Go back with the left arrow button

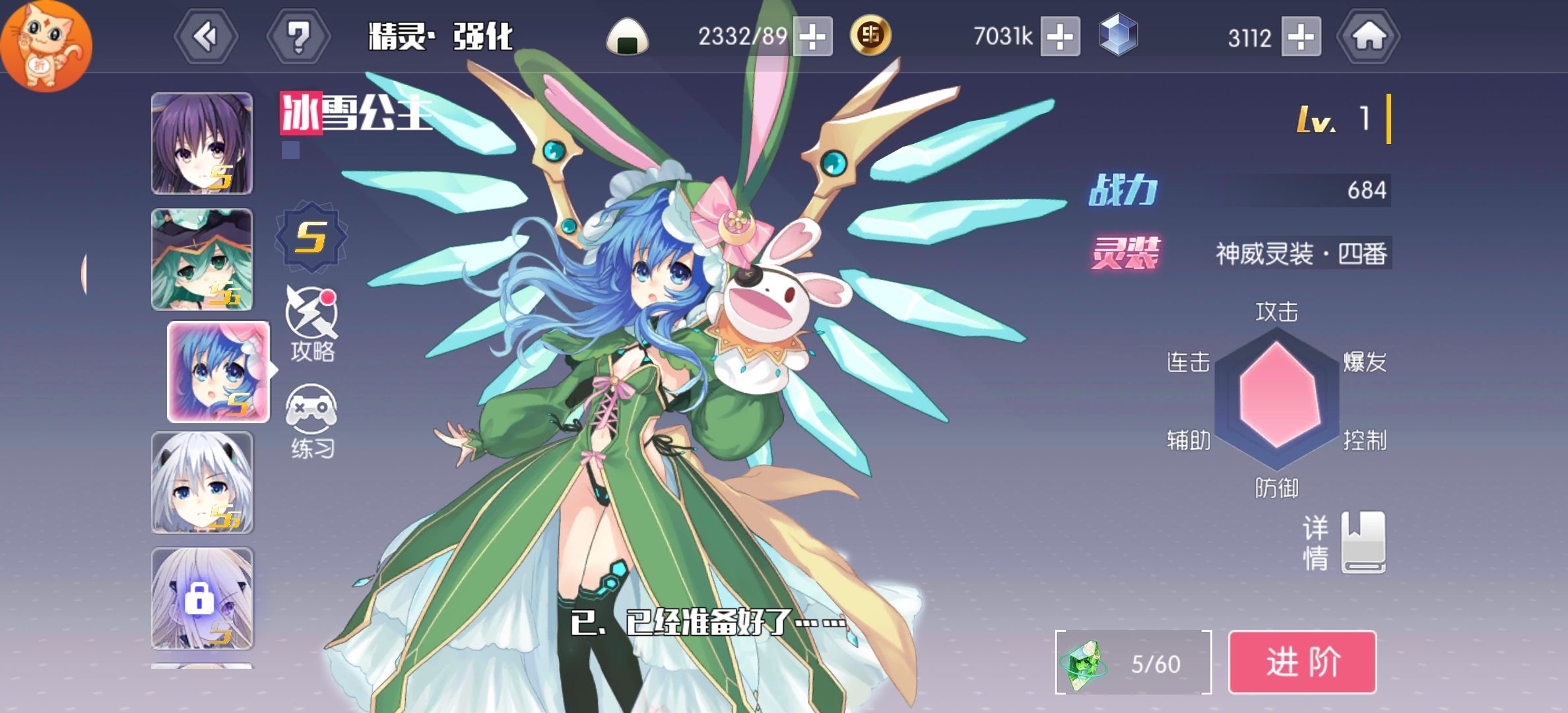[206, 37]
